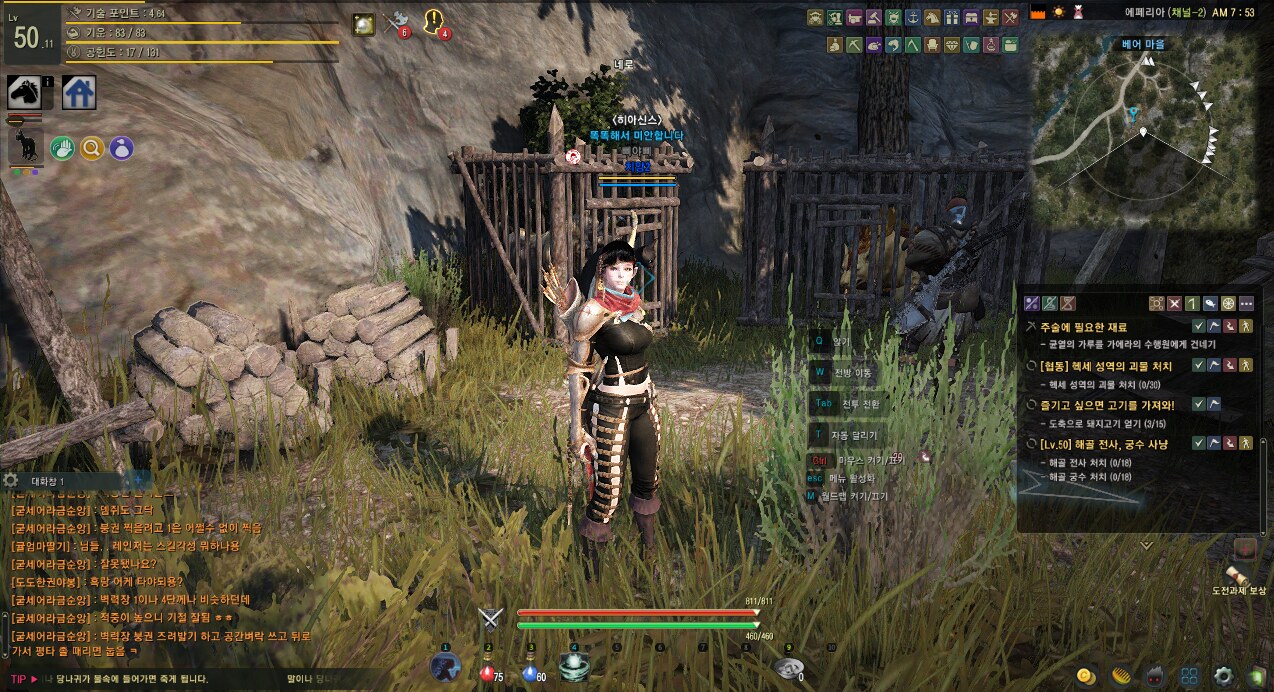Open the horse mount icon
1274x692 pixels.
[24, 92]
